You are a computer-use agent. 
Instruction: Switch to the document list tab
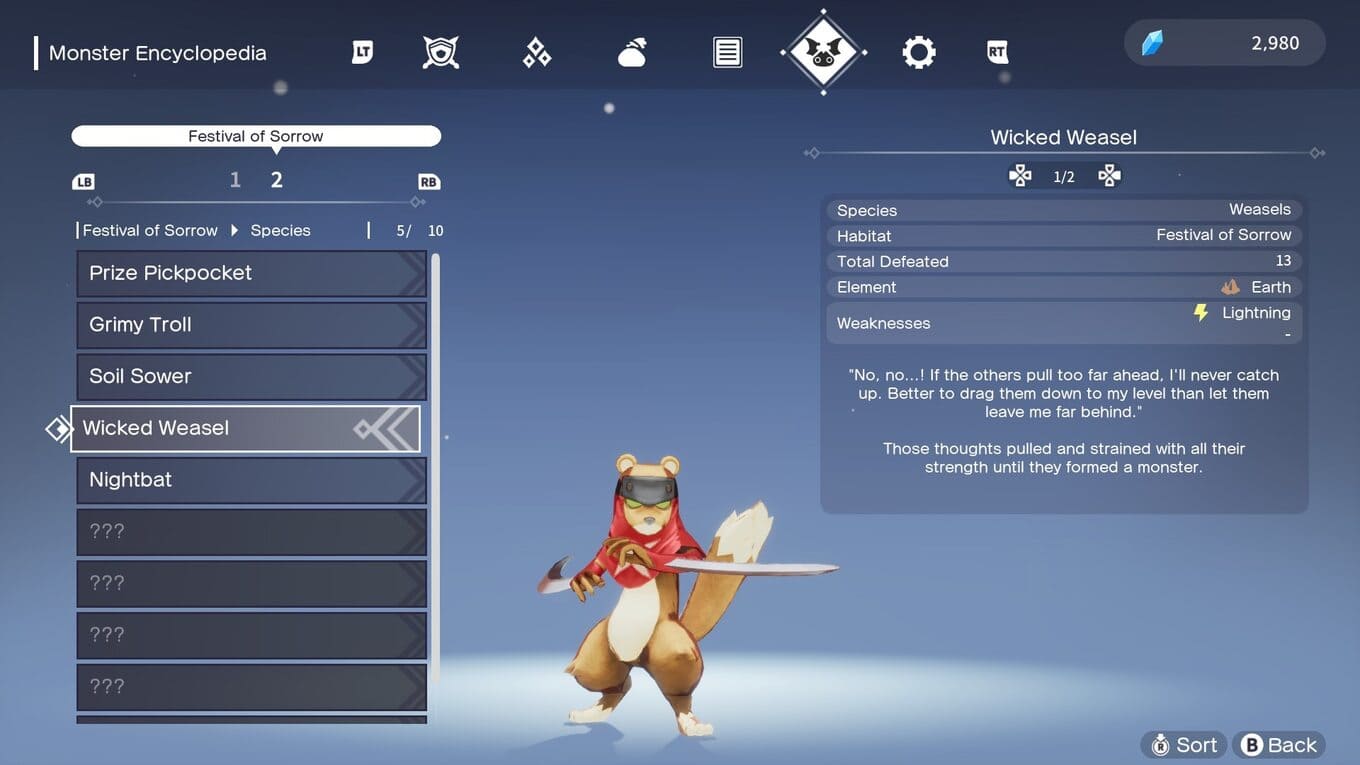tap(727, 52)
